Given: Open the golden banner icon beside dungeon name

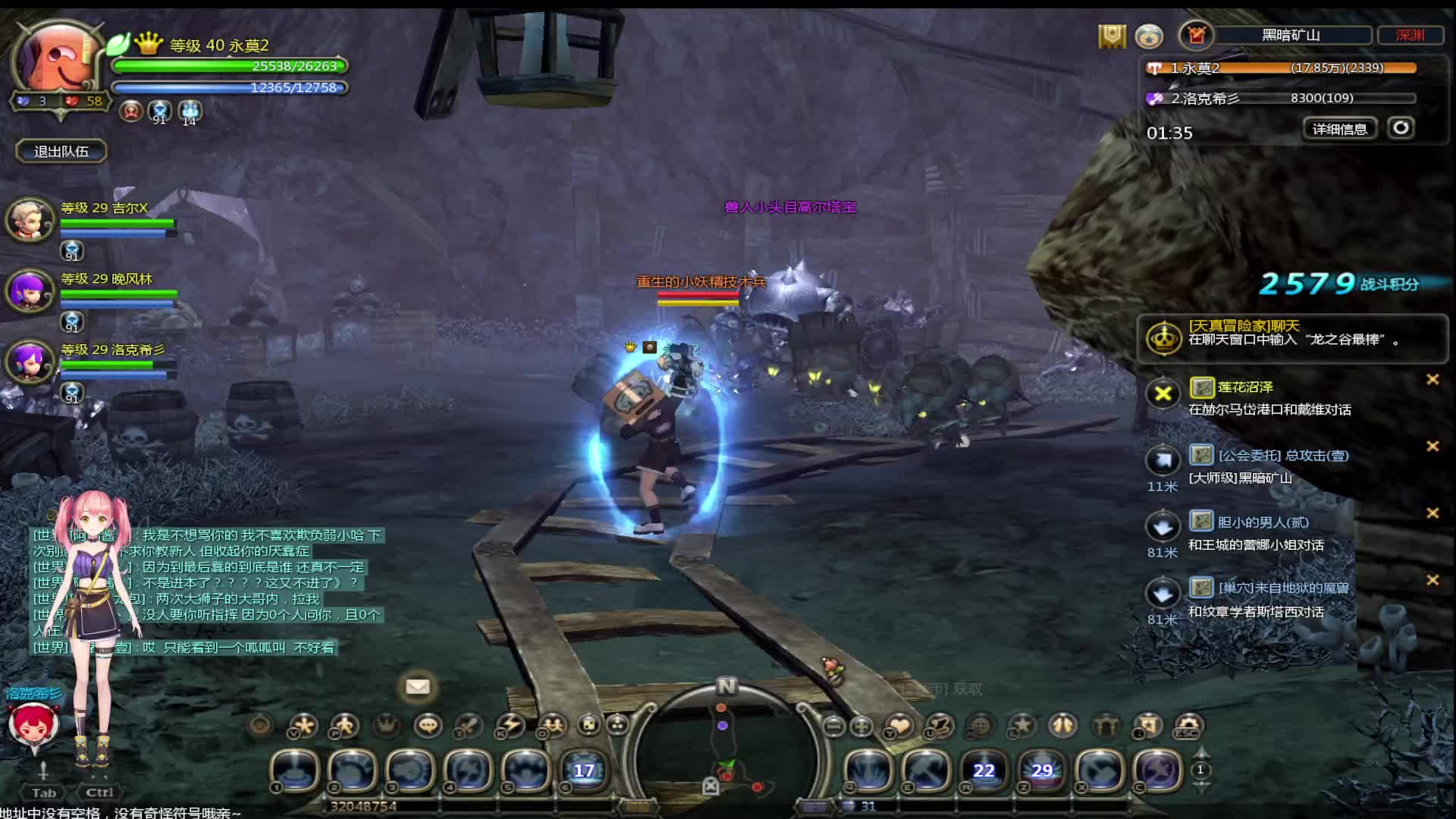Looking at the screenshot, I should click(x=1112, y=36).
